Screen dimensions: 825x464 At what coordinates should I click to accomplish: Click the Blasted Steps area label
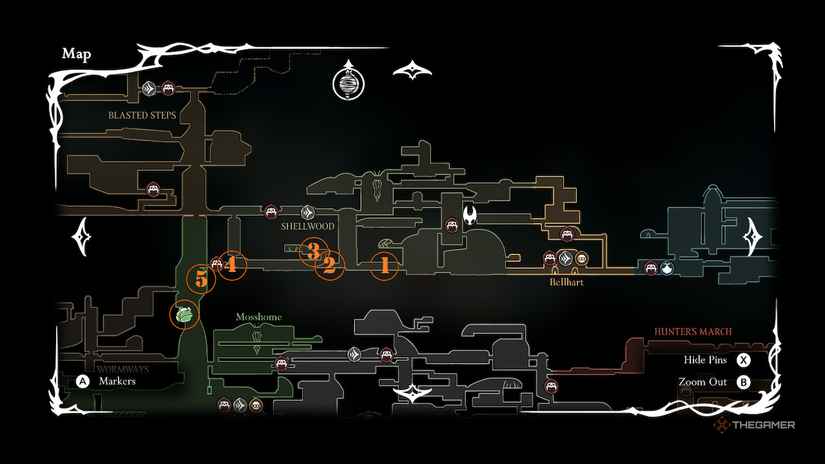[x=143, y=116]
